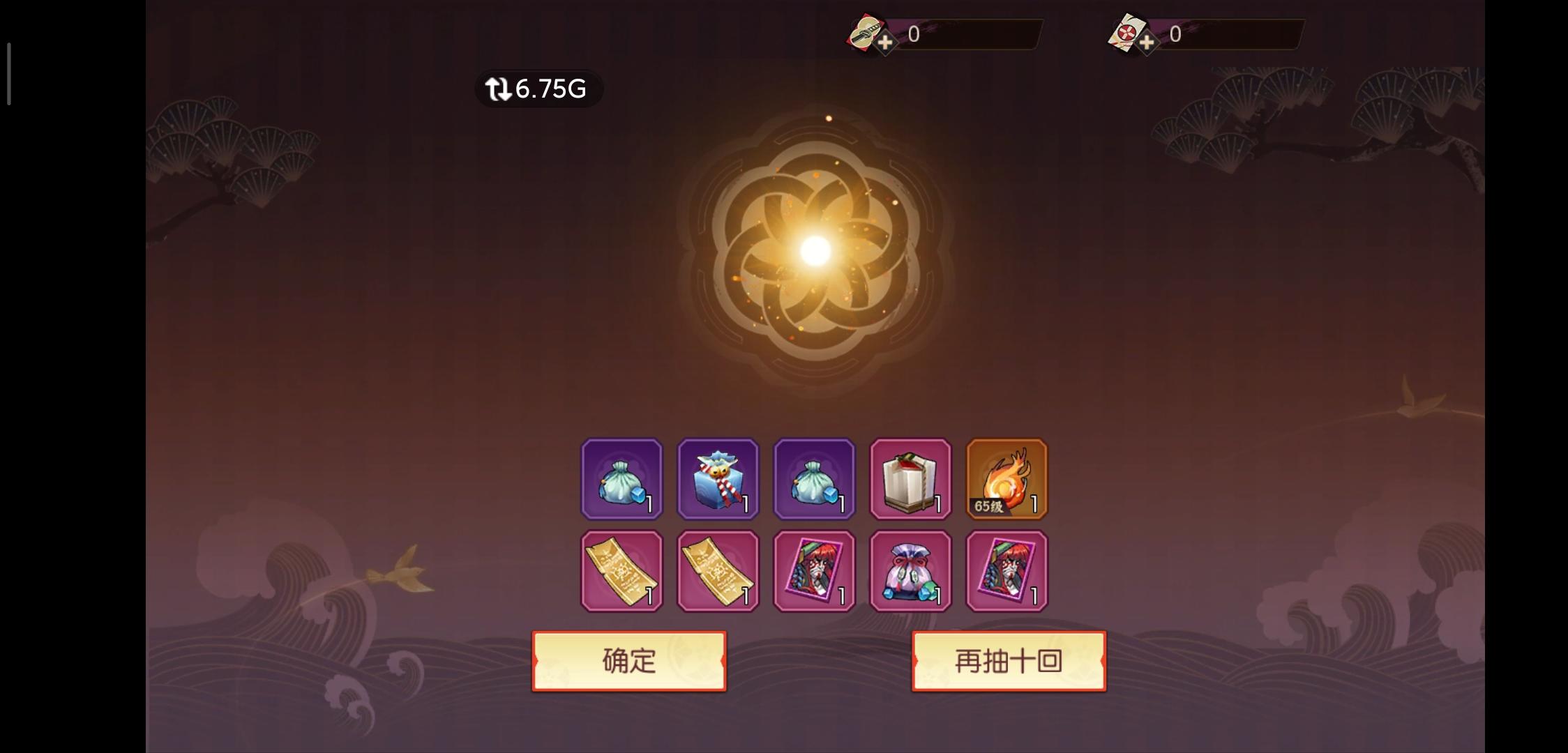Open the ice cube gift box item

[718, 478]
